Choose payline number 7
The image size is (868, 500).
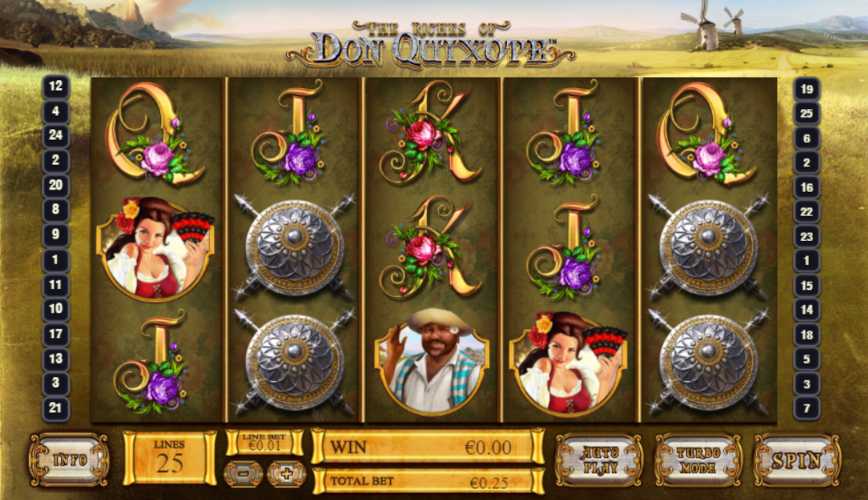(x=806, y=408)
